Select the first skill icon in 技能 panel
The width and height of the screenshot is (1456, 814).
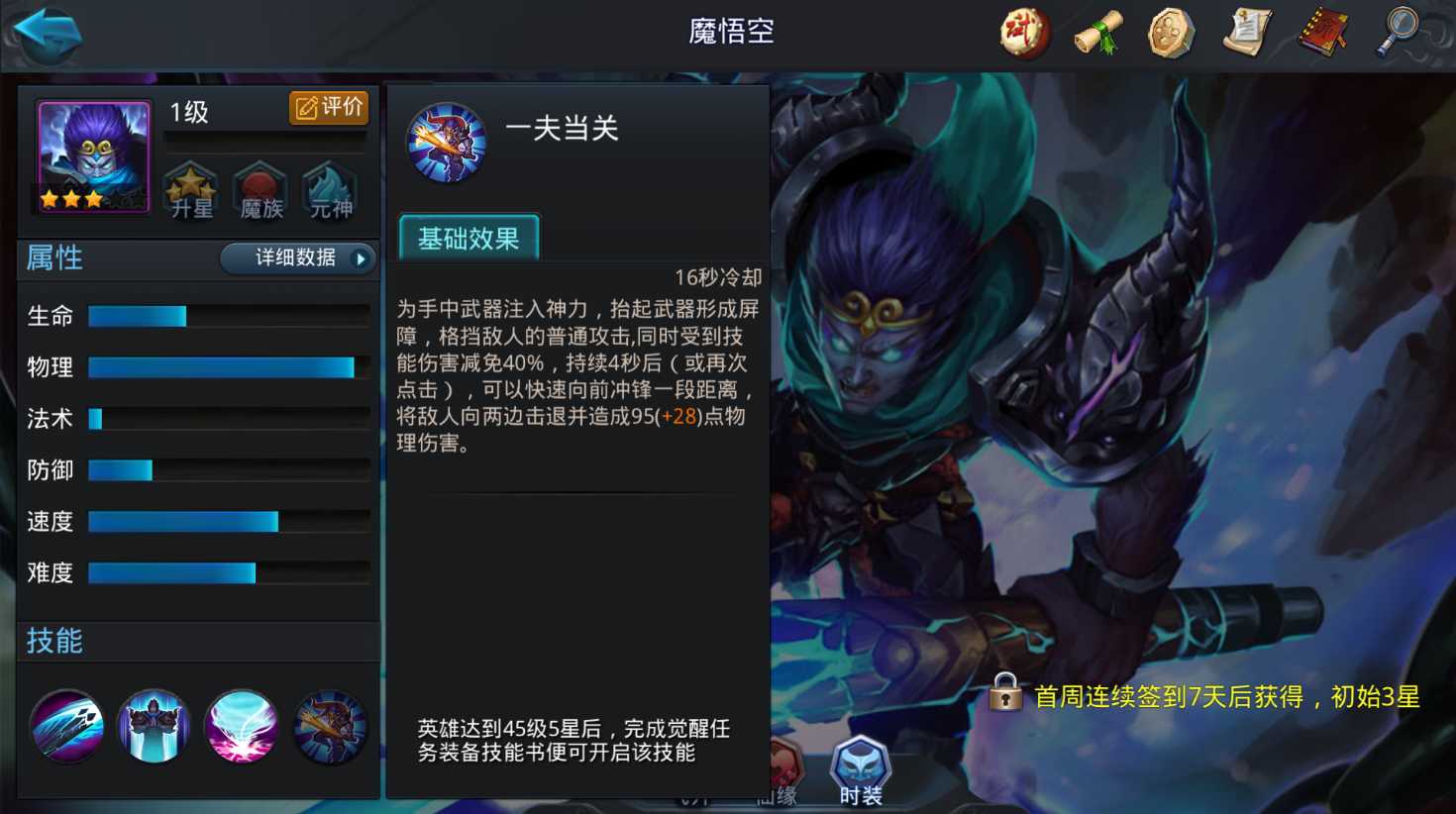coord(66,726)
